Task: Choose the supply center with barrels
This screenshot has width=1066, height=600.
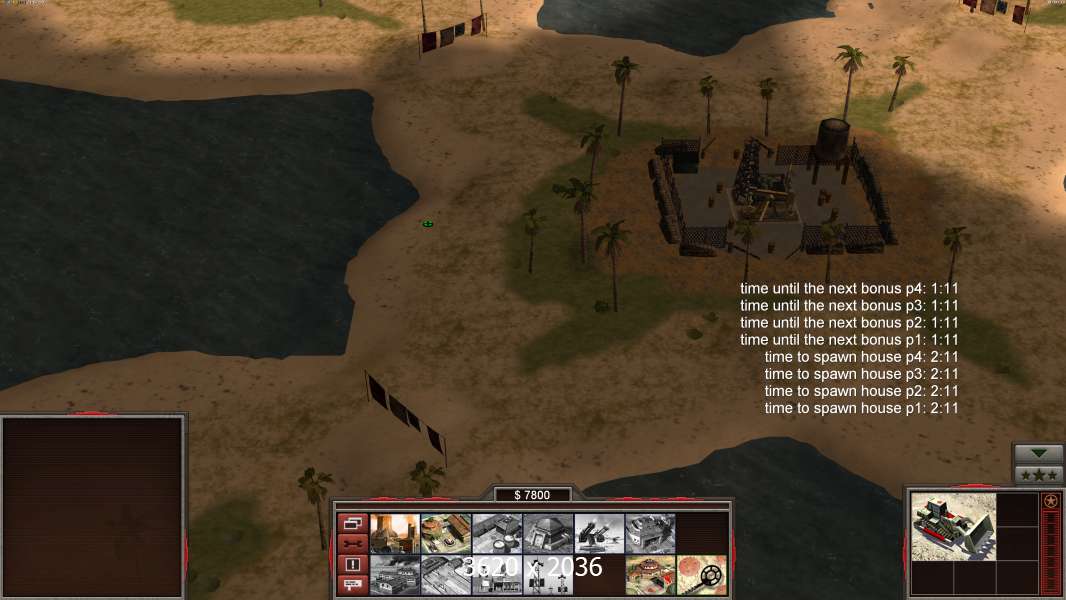Action: (x=497, y=533)
